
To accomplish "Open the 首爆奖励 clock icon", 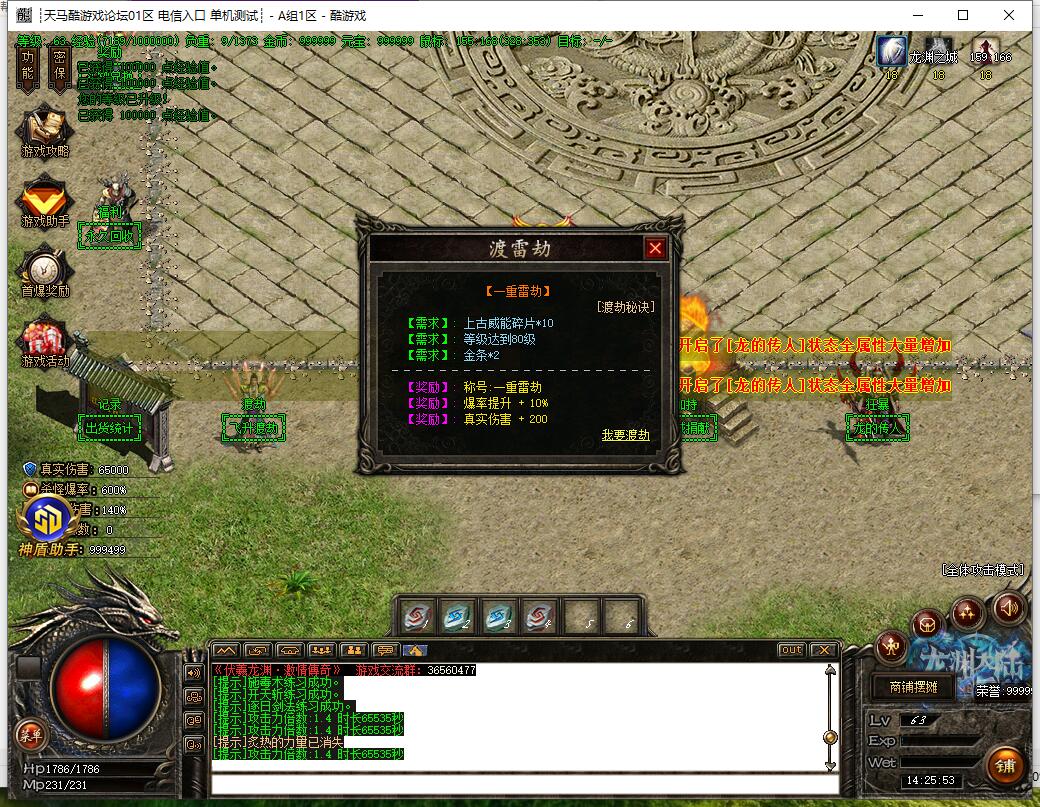I will (x=45, y=271).
